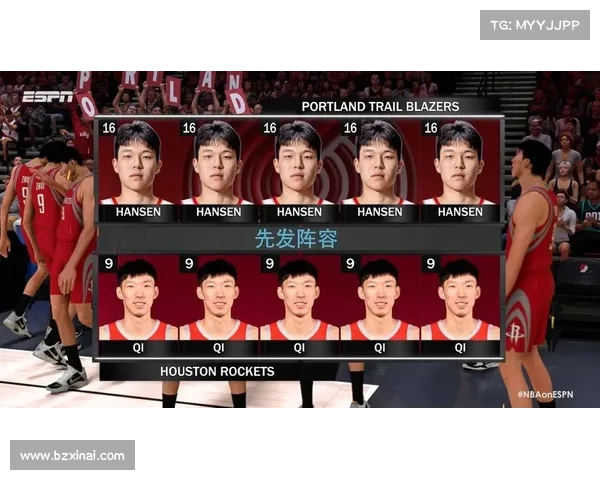
Task: Click the TG: MYYJJPP contact label
Action: click(535, 24)
